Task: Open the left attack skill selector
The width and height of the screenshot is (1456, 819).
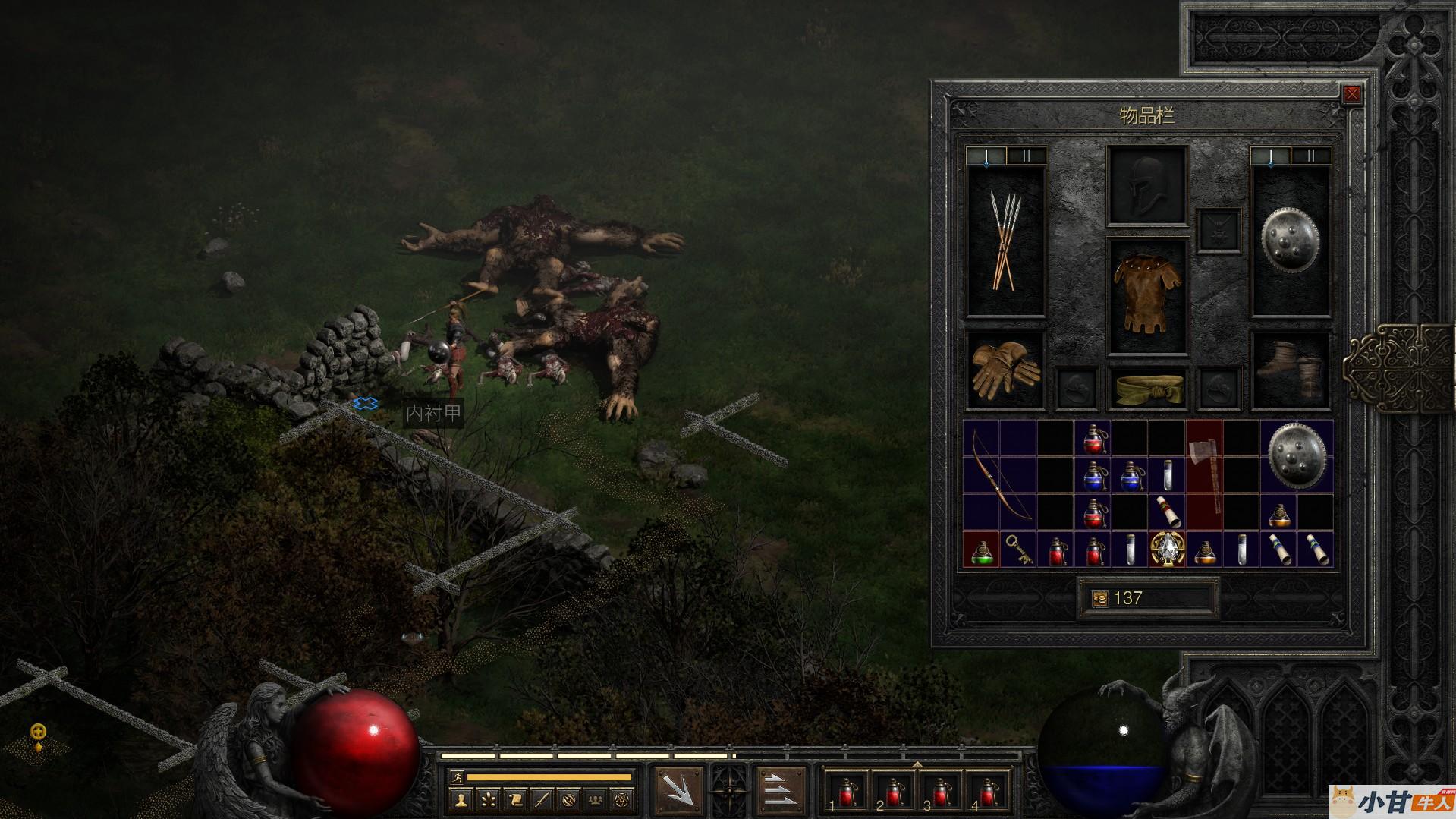Action: [678, 791]
